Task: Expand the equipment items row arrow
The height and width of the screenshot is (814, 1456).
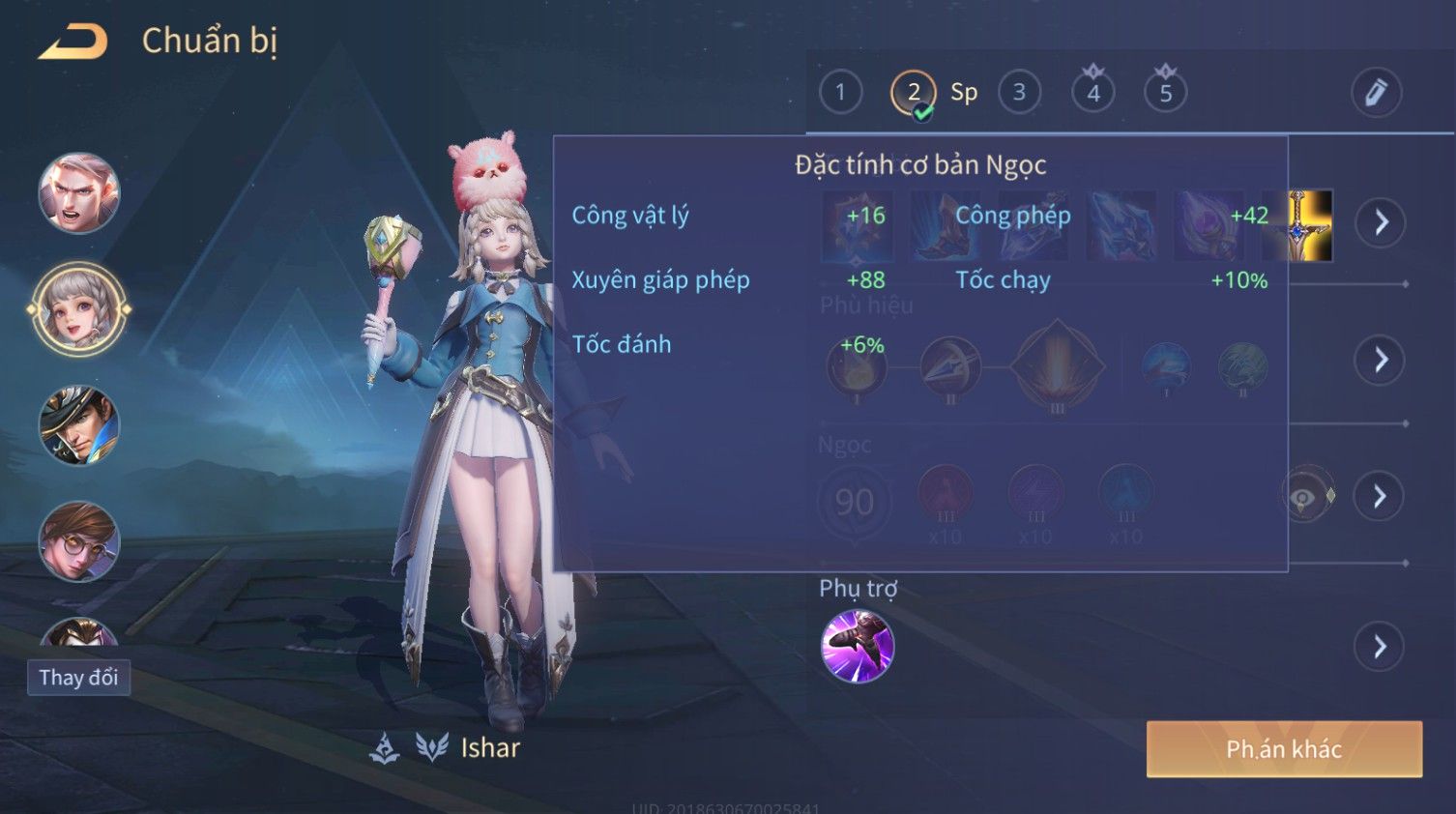Action: pyautogui.click(x=1381, y=222)
